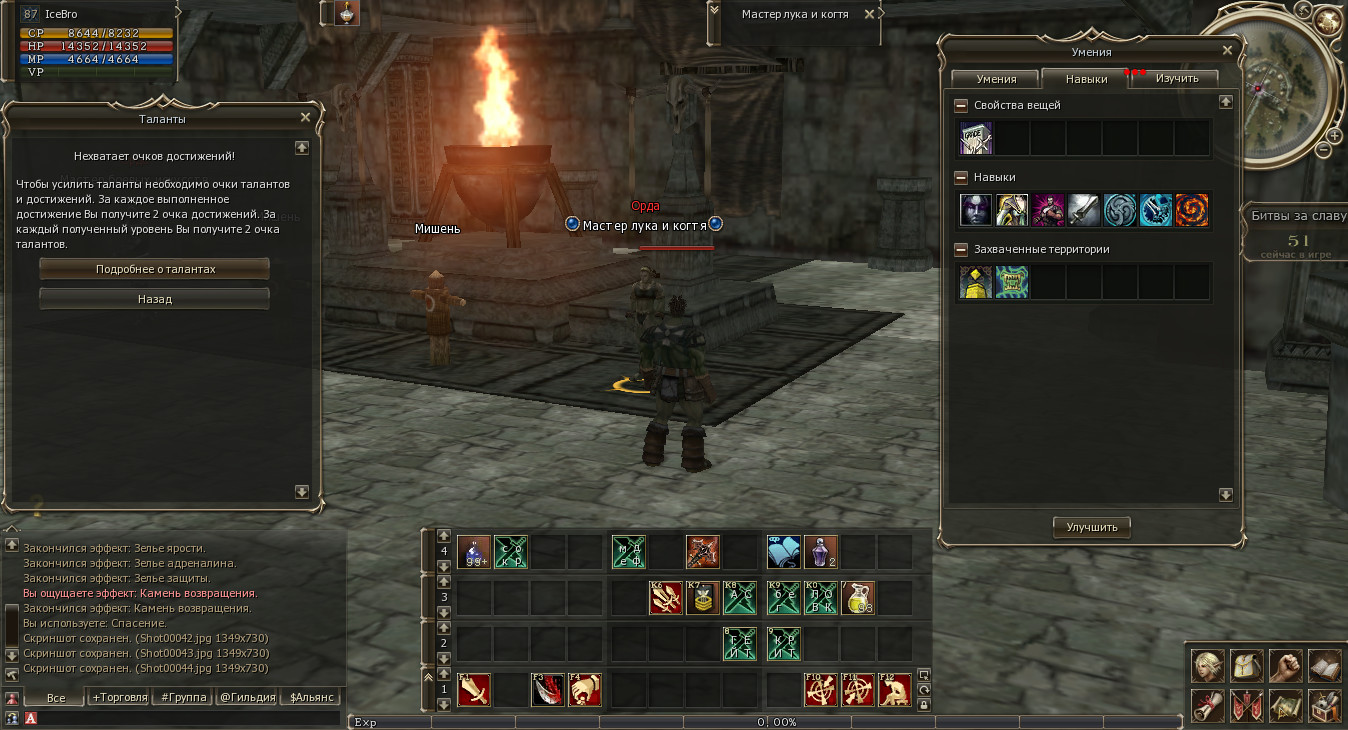The image size is (1348, 730).
Task: Activate the F12 sitting figure action
Action: [x=895, y=690]
